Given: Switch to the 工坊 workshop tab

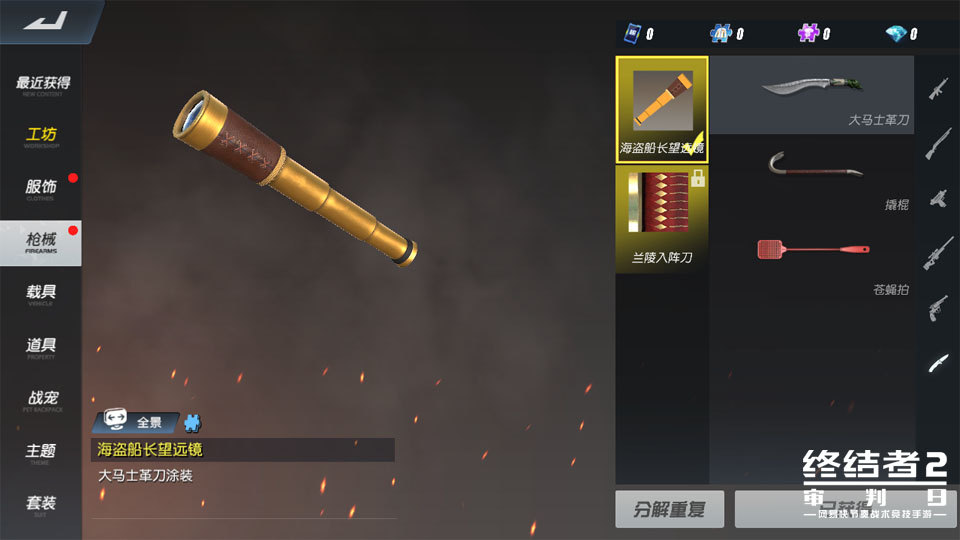Looking at the screenshot, I should pos(42,136).
